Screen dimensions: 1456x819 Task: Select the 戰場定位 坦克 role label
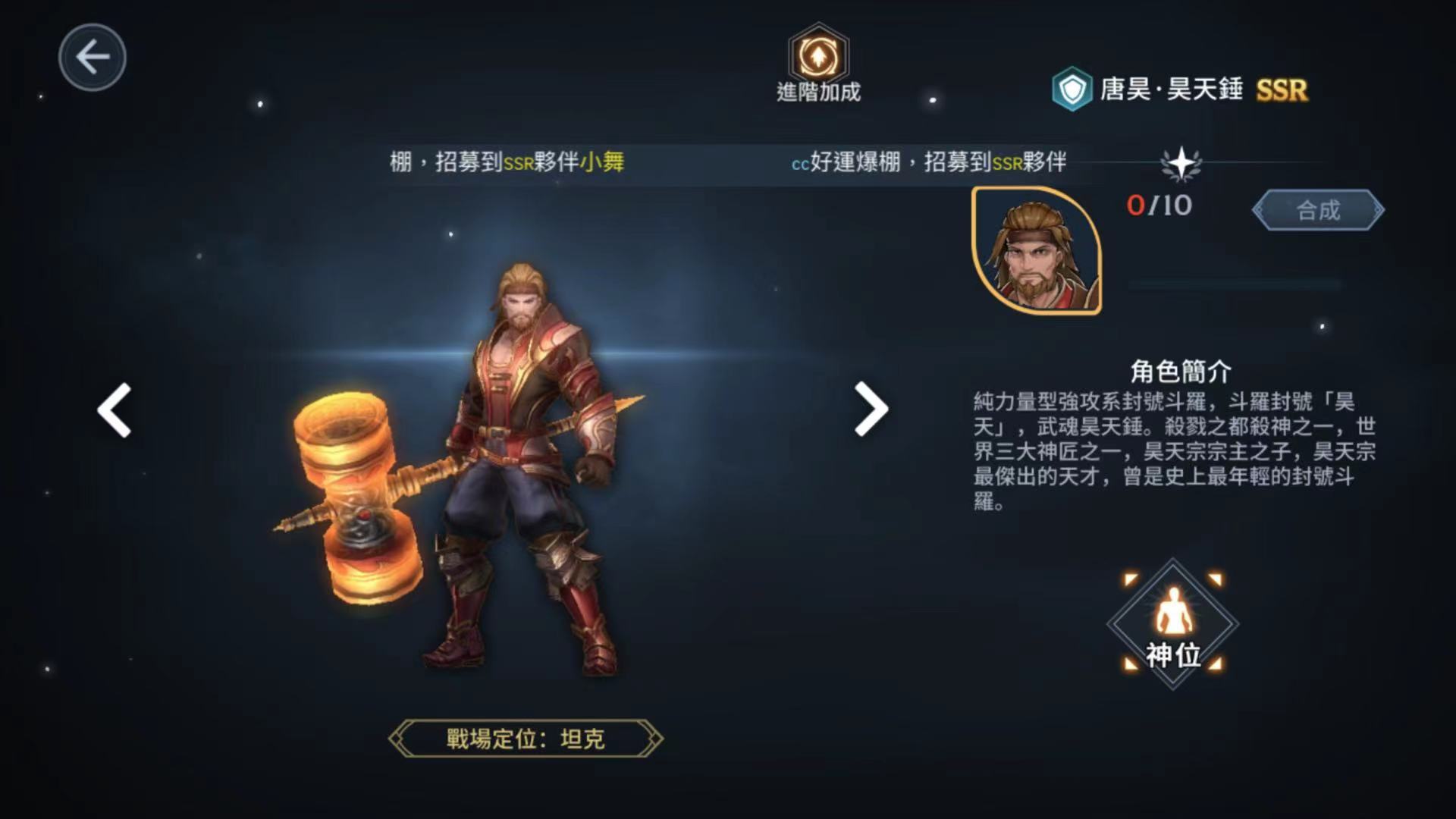pyautogui.click(x=525, y=739)
